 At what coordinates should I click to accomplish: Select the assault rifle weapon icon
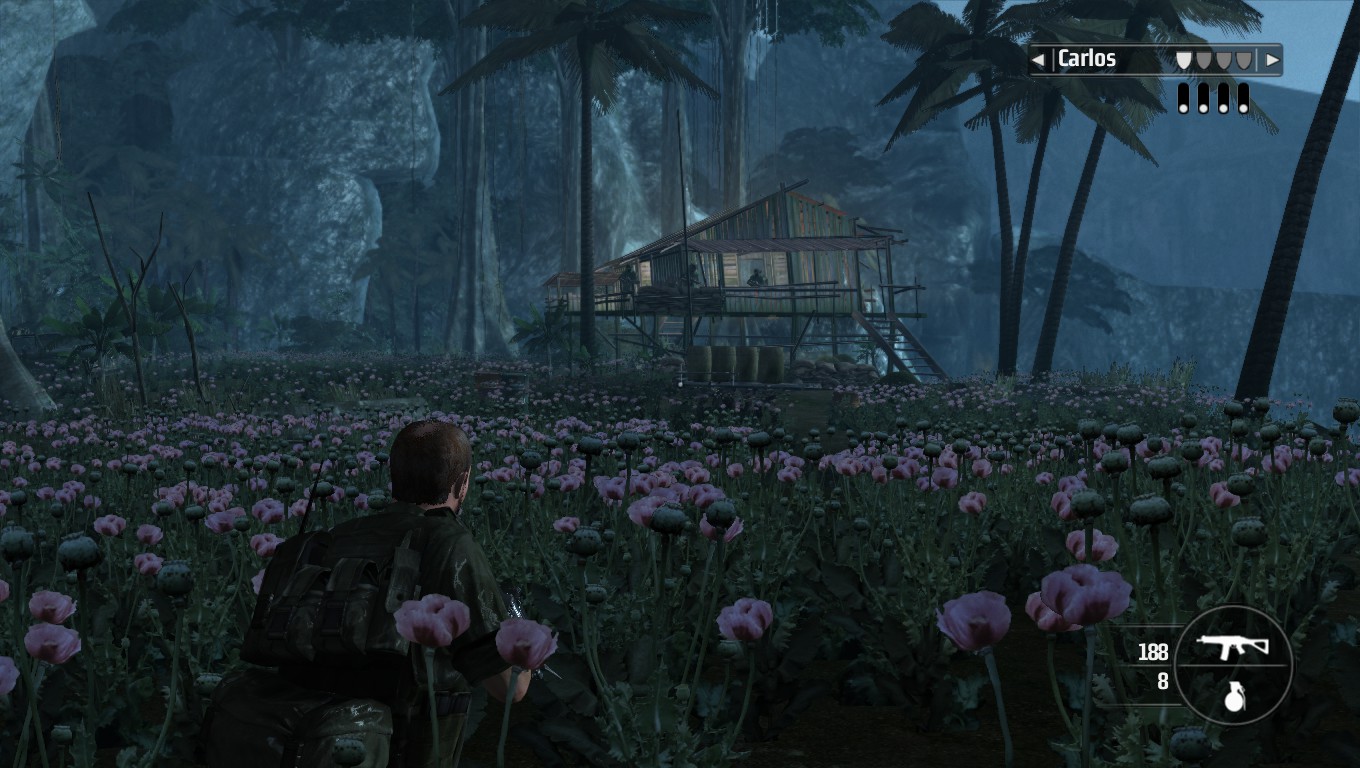pyautogui.click(x=1232, y=645)
